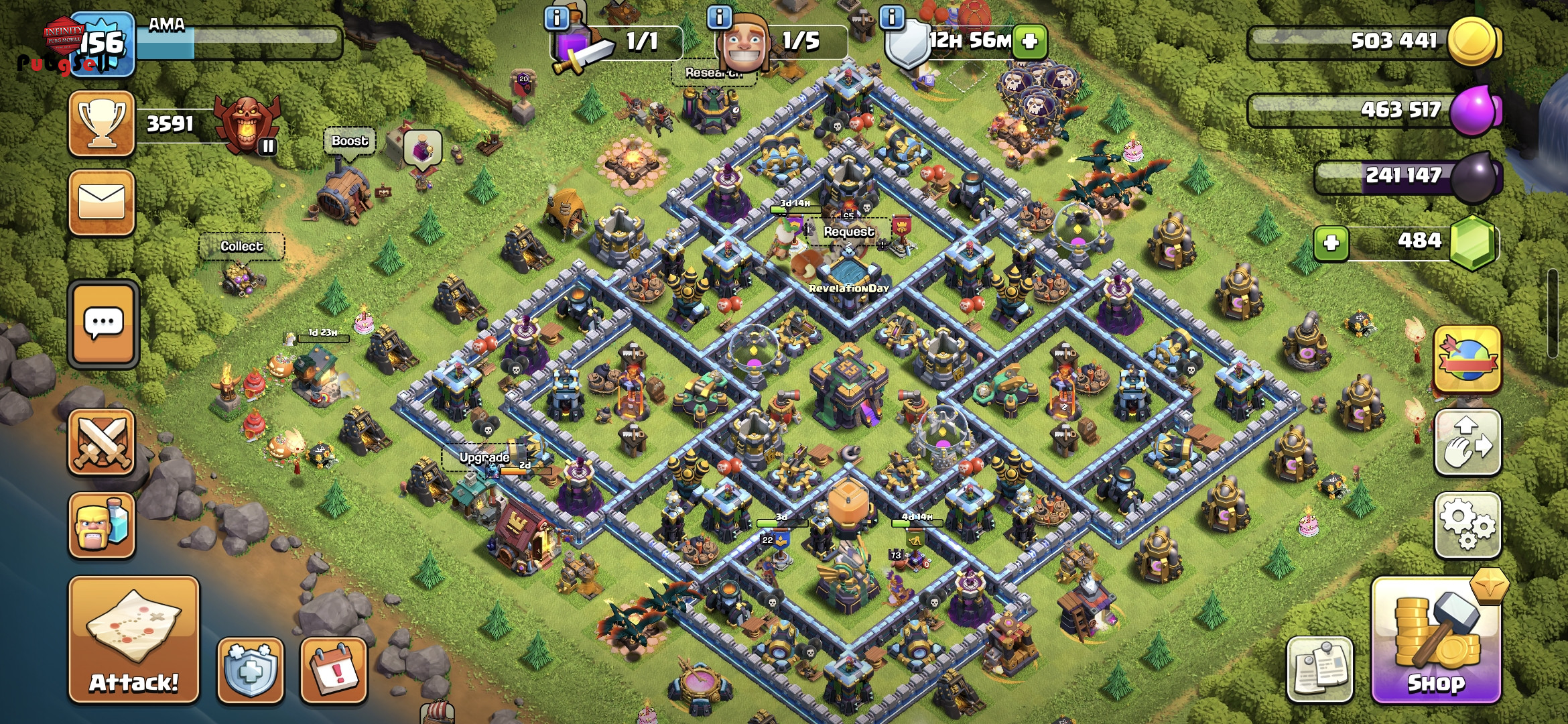Open the mail inbox envelope

click(x=102, y=202)
